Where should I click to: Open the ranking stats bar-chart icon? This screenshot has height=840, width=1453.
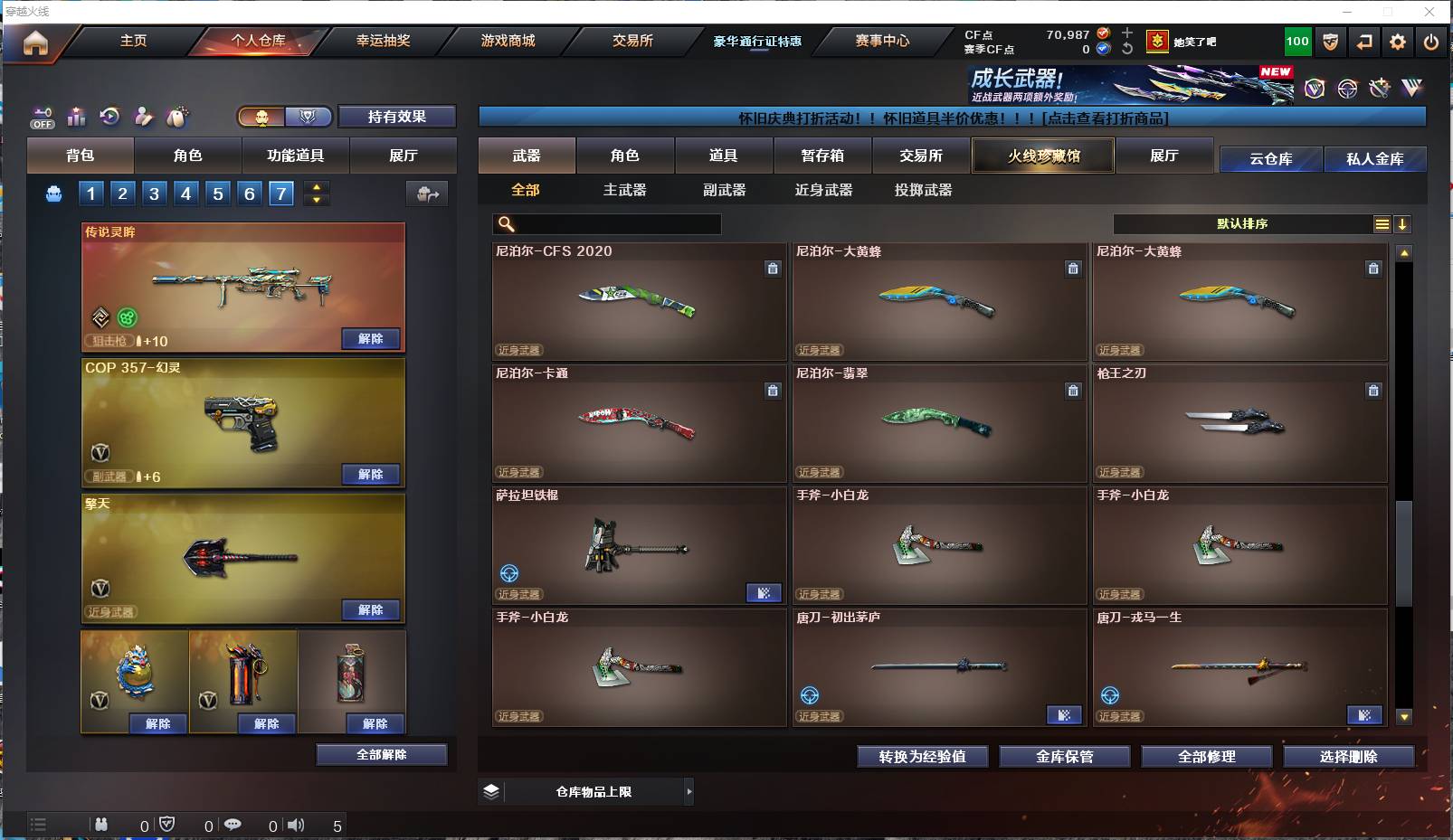click(x=76, y=116)
